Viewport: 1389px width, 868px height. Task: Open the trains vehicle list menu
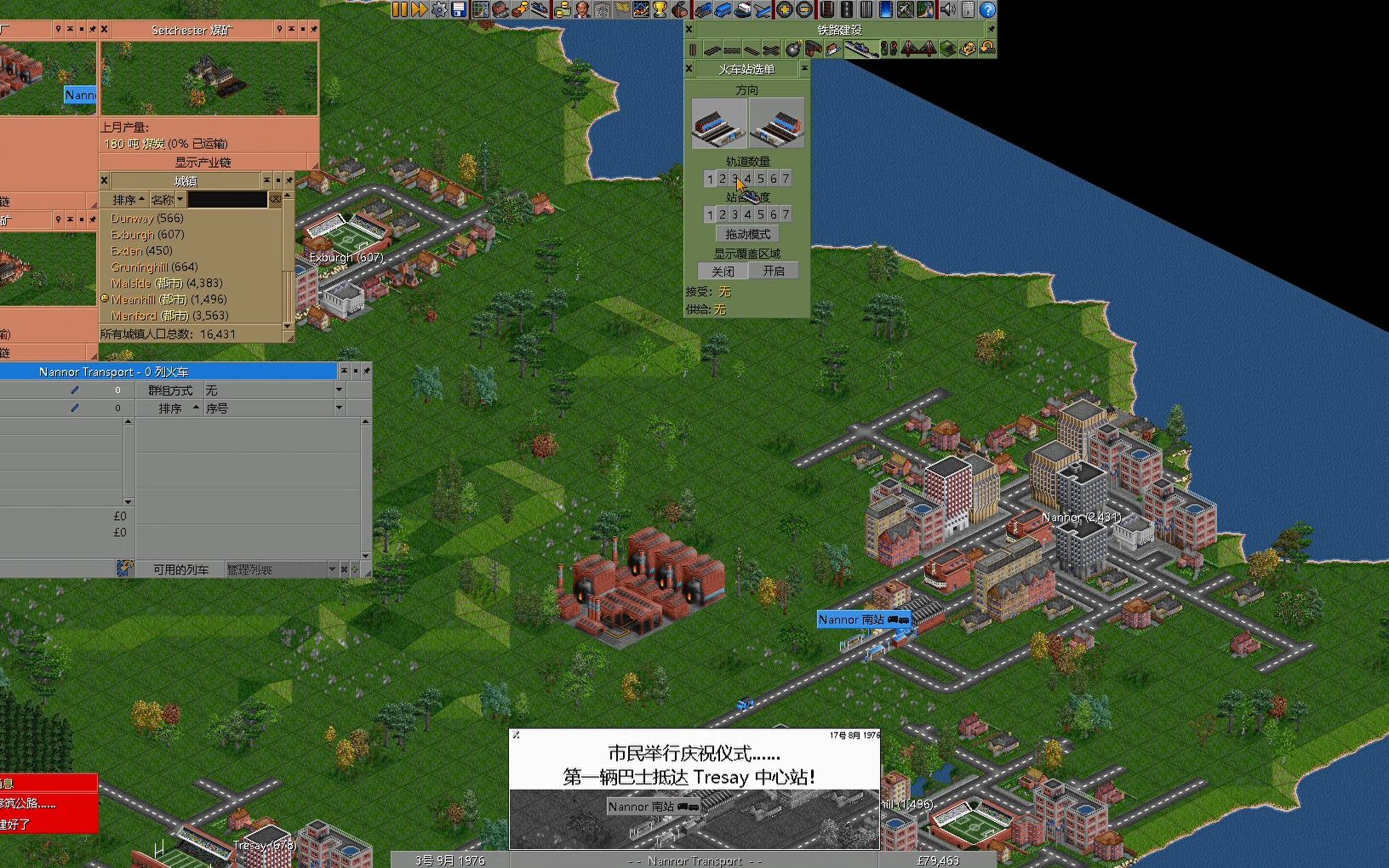[x=703, y=9]
